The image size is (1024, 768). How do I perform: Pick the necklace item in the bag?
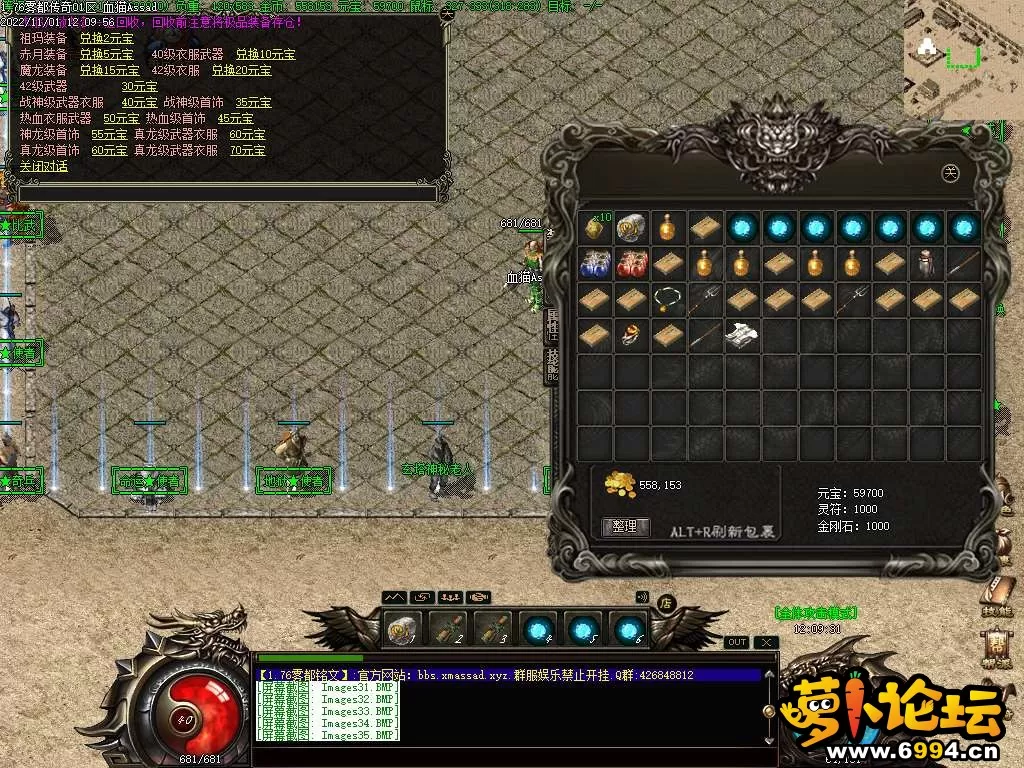(x=667, y=299)
